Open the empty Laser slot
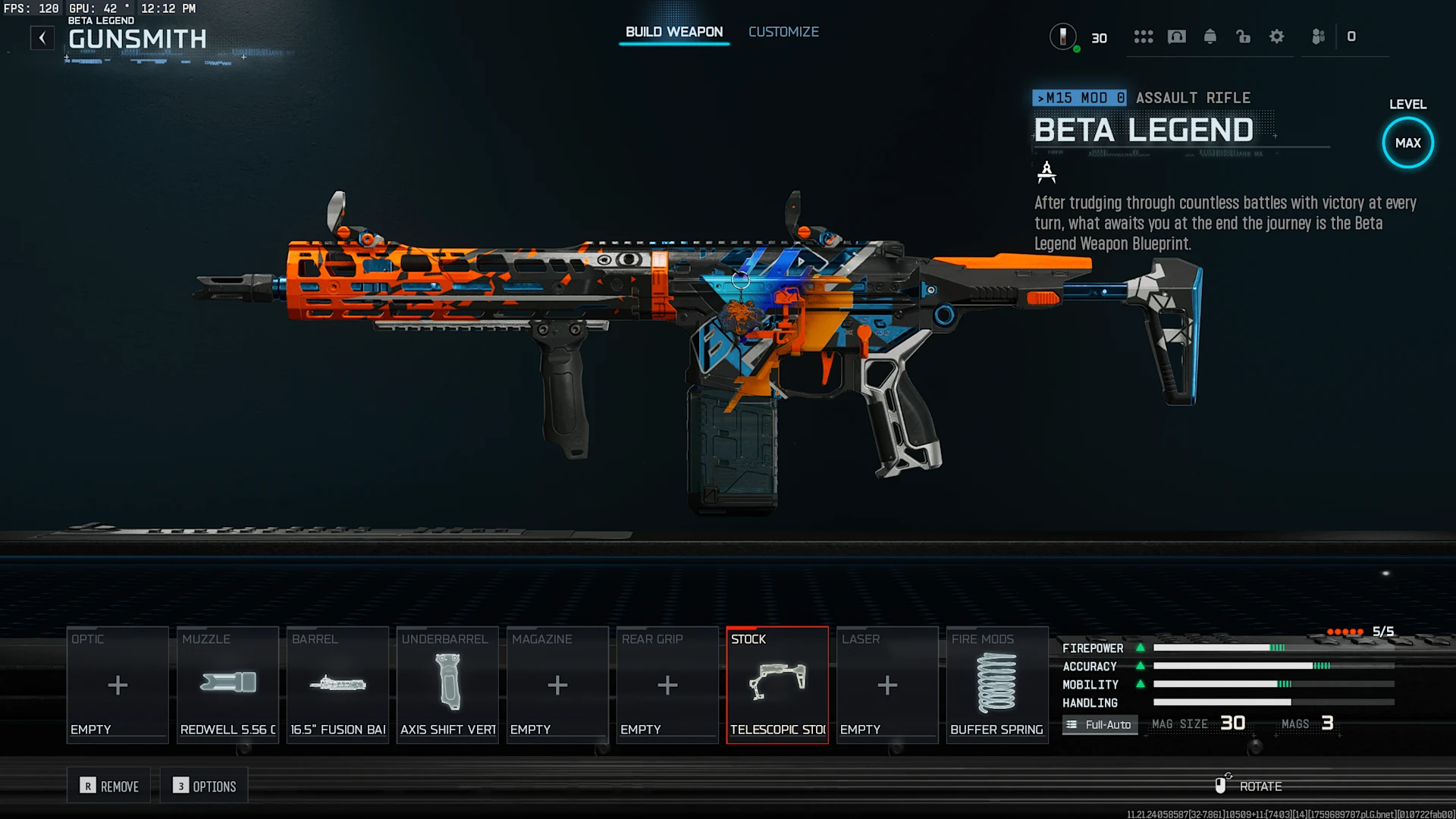Screen dimensions: 1456x819 tap(887, 685)
